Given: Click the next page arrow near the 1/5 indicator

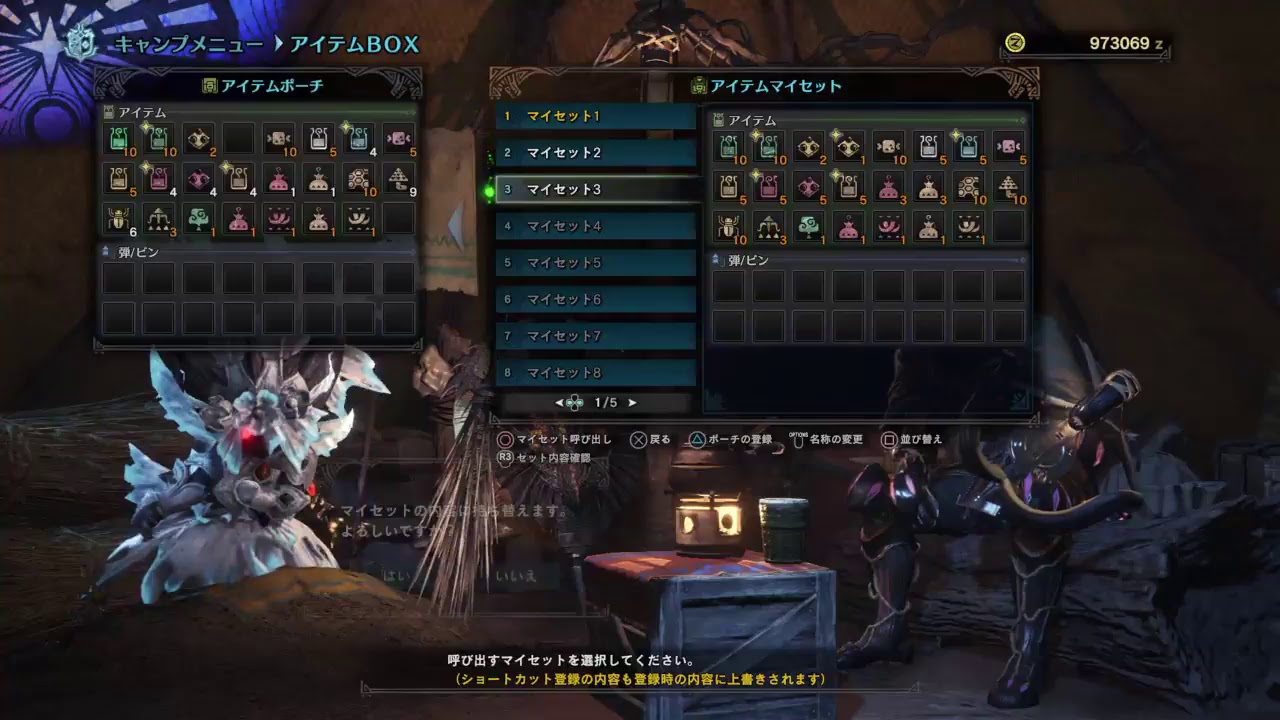Looking at the screenshot, I should coord(631,403).
